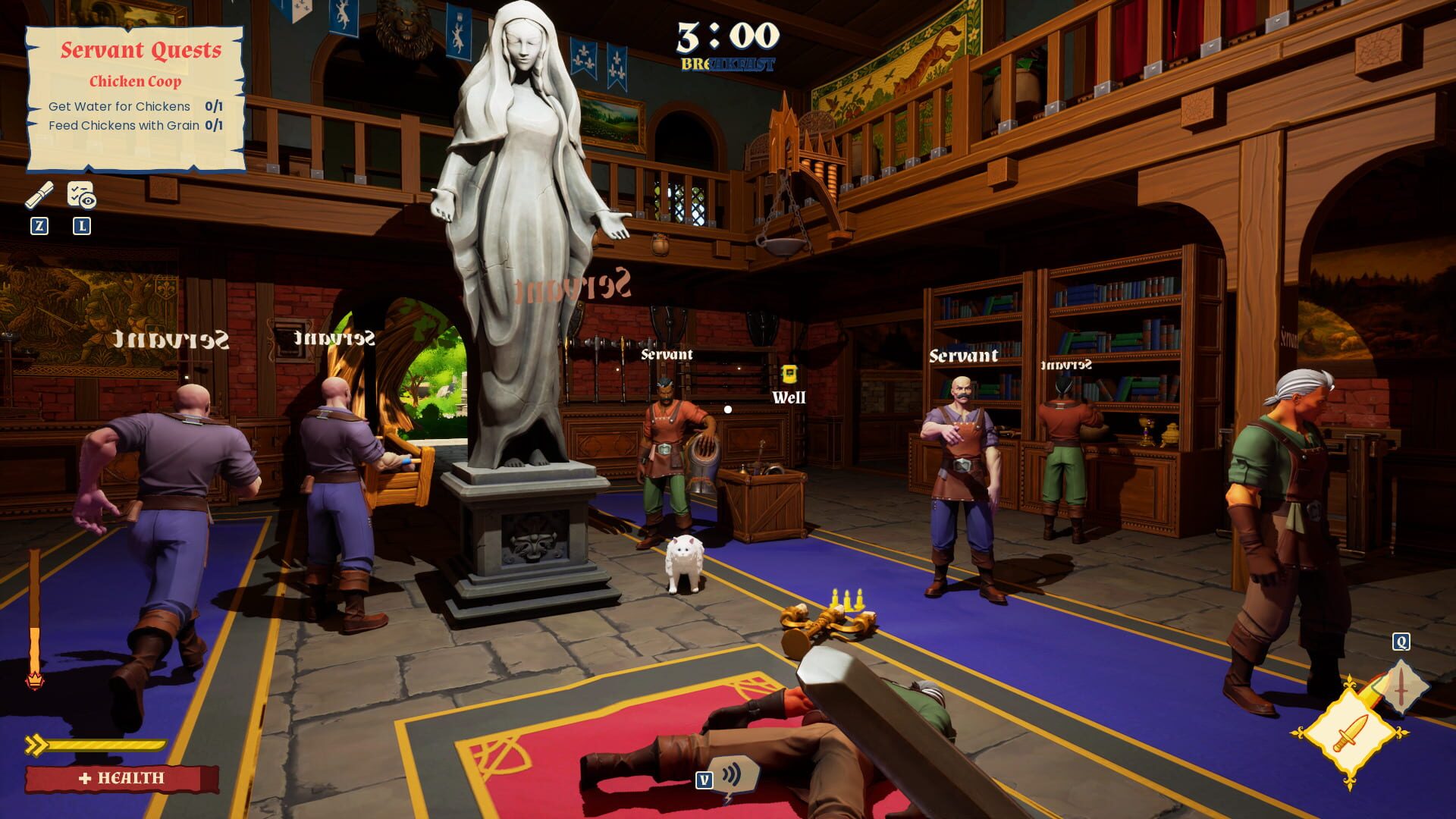Viewport: 1456px width, 819px height.
Task: Click the yellow Well marker icon
Action: 789,372
